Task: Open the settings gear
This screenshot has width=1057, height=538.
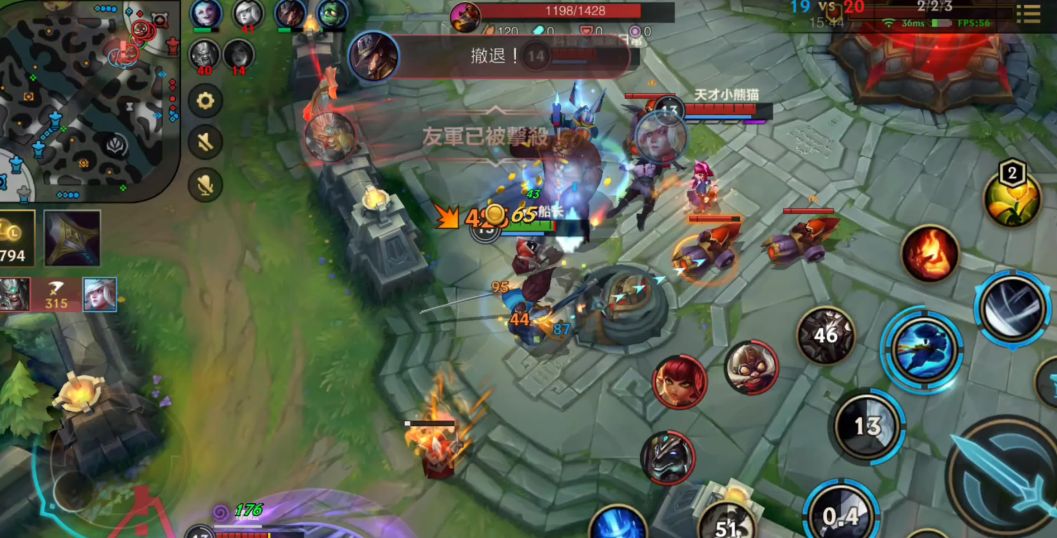Action: coord(205,100)
